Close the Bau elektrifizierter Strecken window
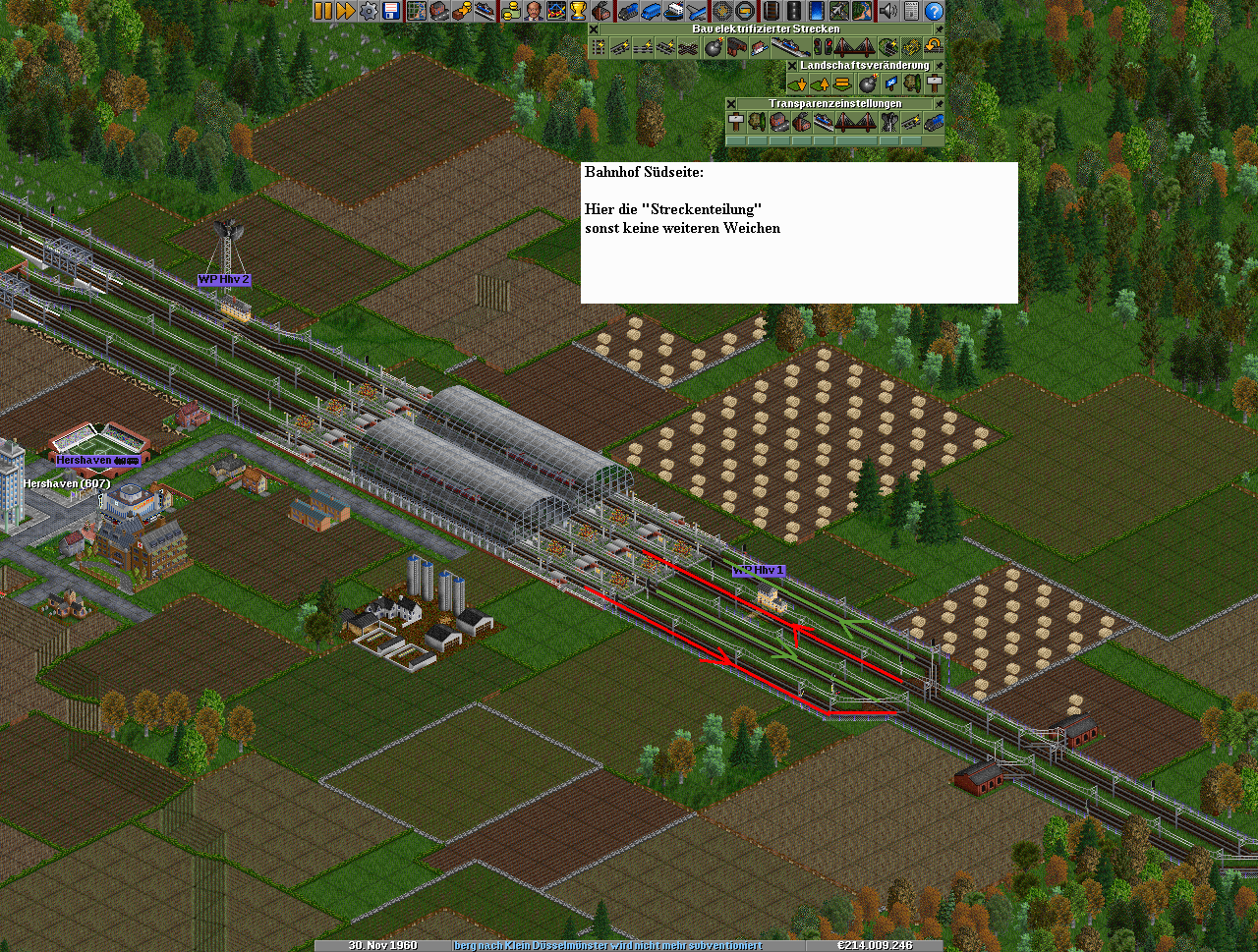The image size is (1258, 952). (594, 29)
